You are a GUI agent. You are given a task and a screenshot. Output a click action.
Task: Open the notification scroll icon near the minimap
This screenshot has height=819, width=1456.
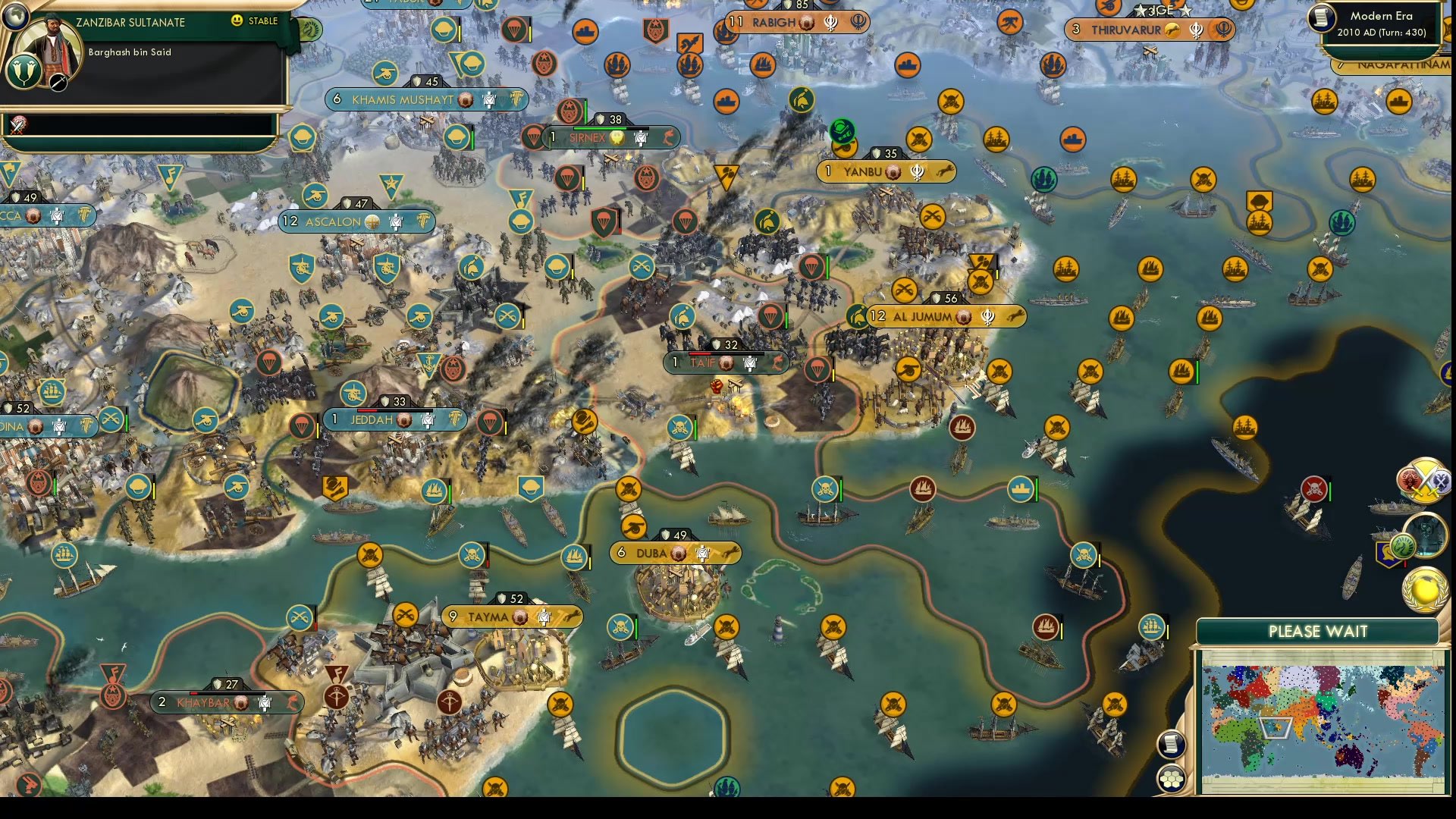[x=1172, y=743]
